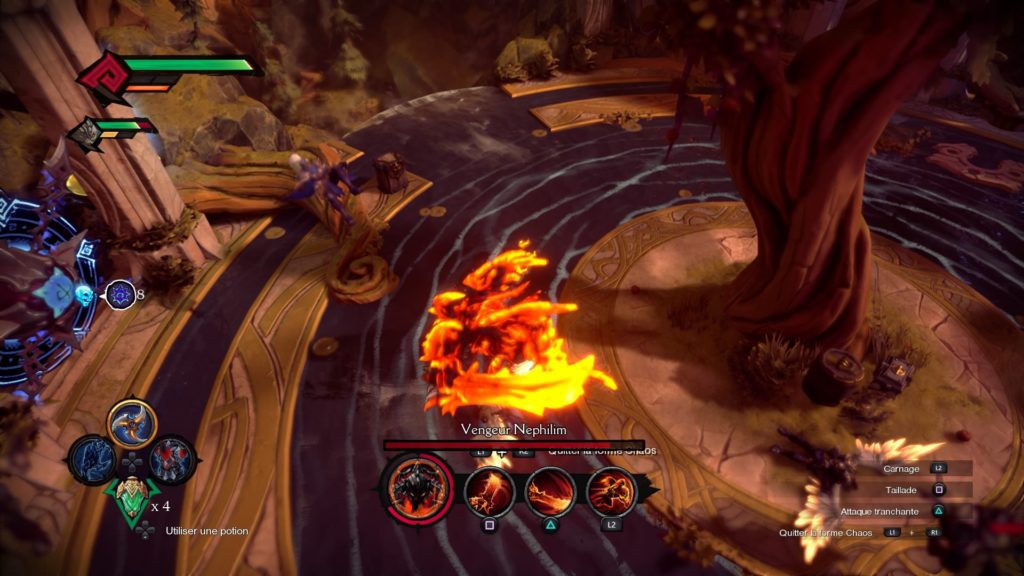Screen dimensions: 1024x576
Task: Activate the Carnage chaos ability icon
Action: pos(611,491)
